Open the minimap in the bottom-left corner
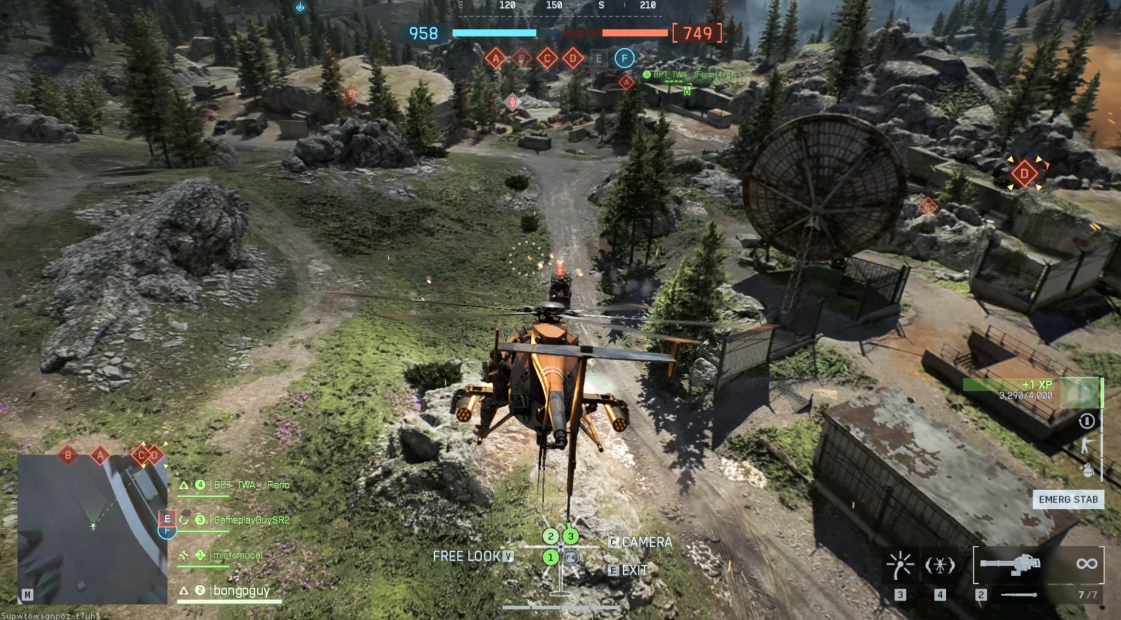 92,529
